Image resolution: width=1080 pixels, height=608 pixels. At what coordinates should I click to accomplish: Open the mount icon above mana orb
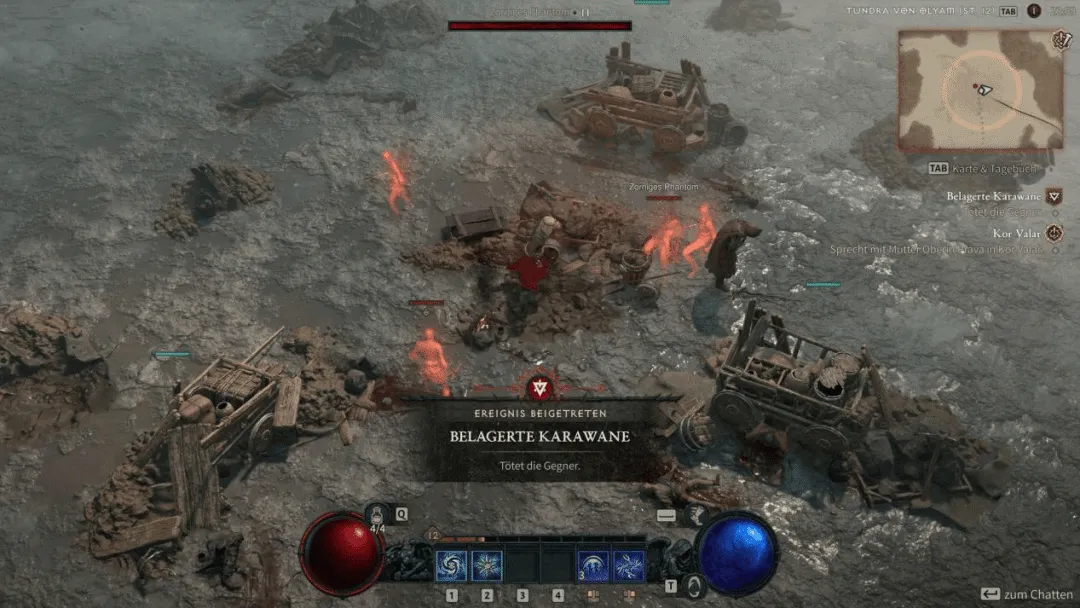[698, 516]
